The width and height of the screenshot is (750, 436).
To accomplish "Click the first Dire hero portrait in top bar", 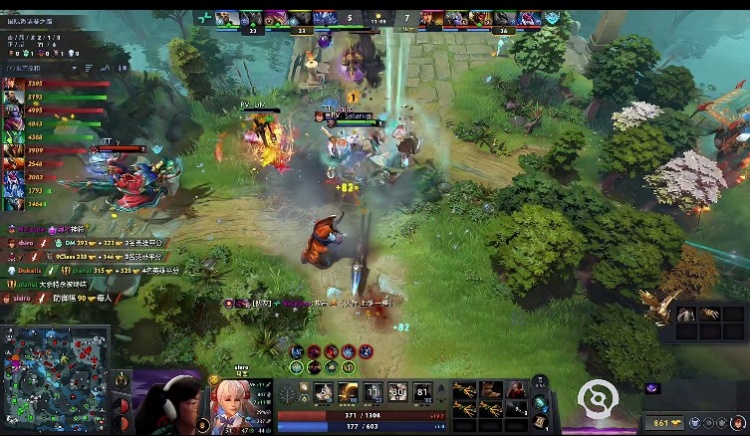I will coord(431,18).
